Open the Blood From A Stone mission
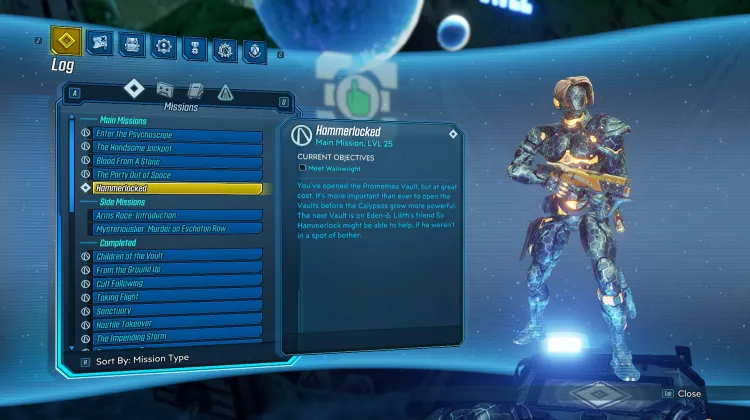The width and height of the screenshot is (750, 420). coord(177,161)
